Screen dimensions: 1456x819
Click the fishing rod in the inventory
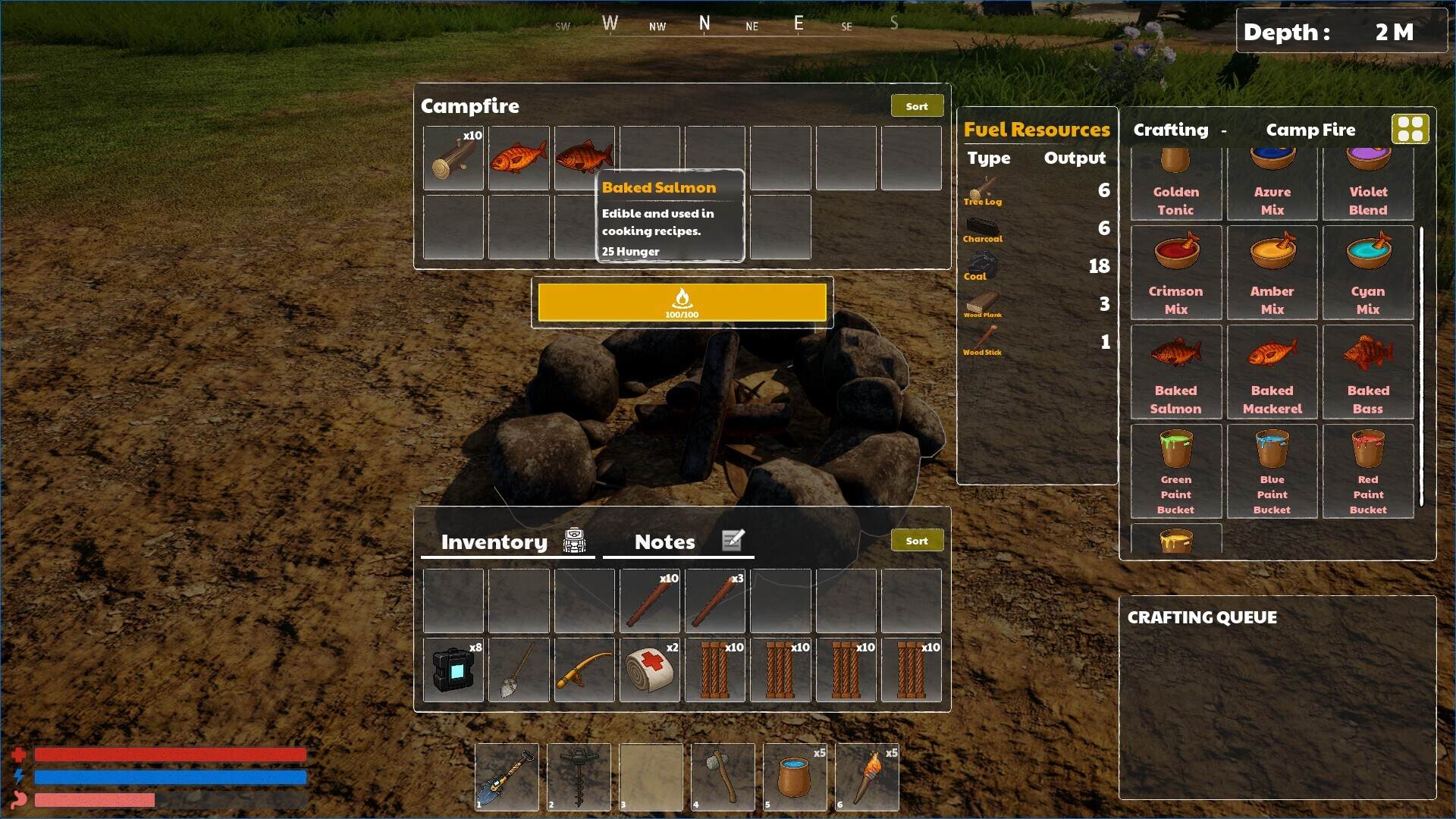click(584, 670)
